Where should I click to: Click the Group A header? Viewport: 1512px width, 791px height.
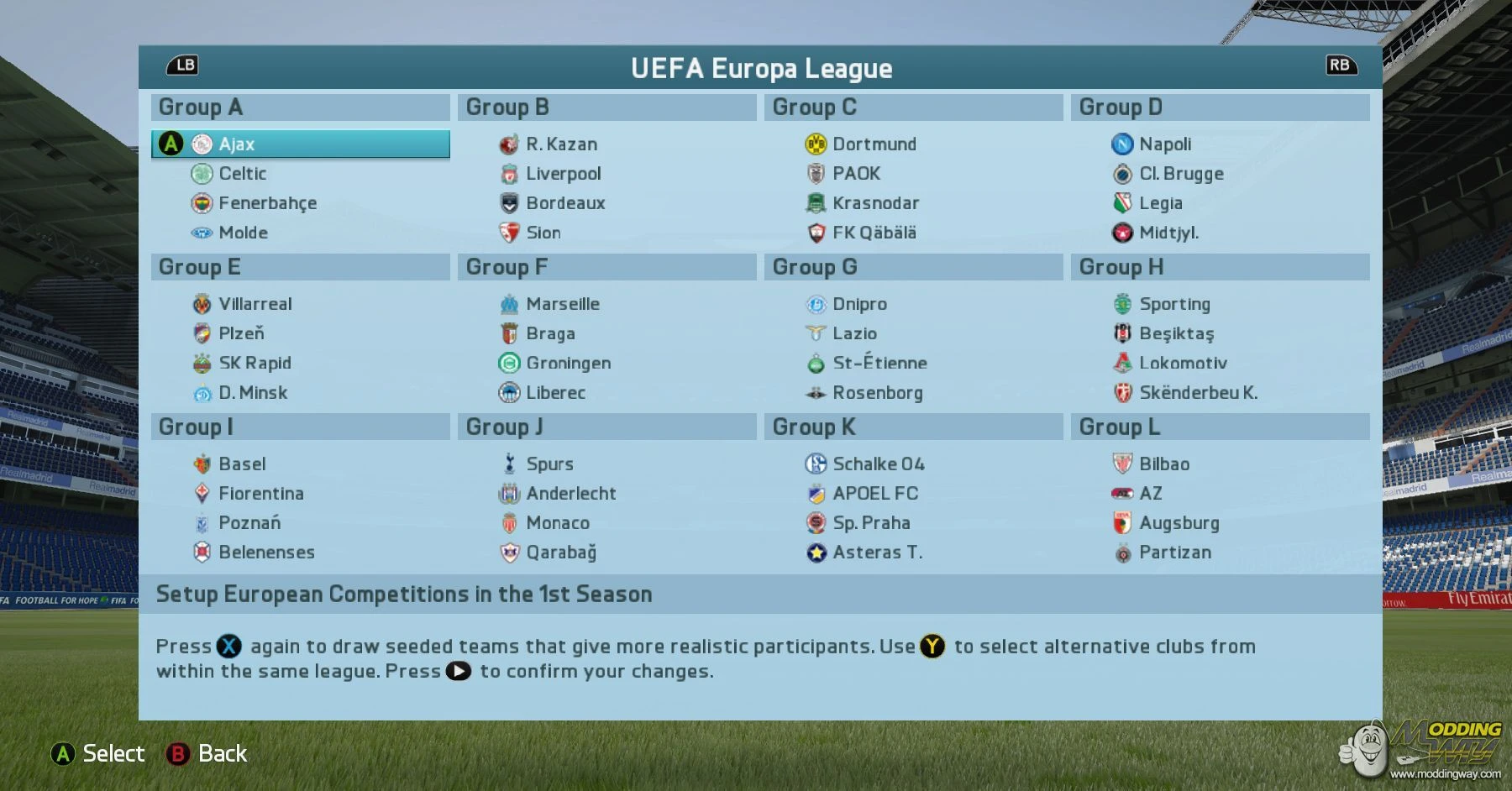click(x=300, y=107)
